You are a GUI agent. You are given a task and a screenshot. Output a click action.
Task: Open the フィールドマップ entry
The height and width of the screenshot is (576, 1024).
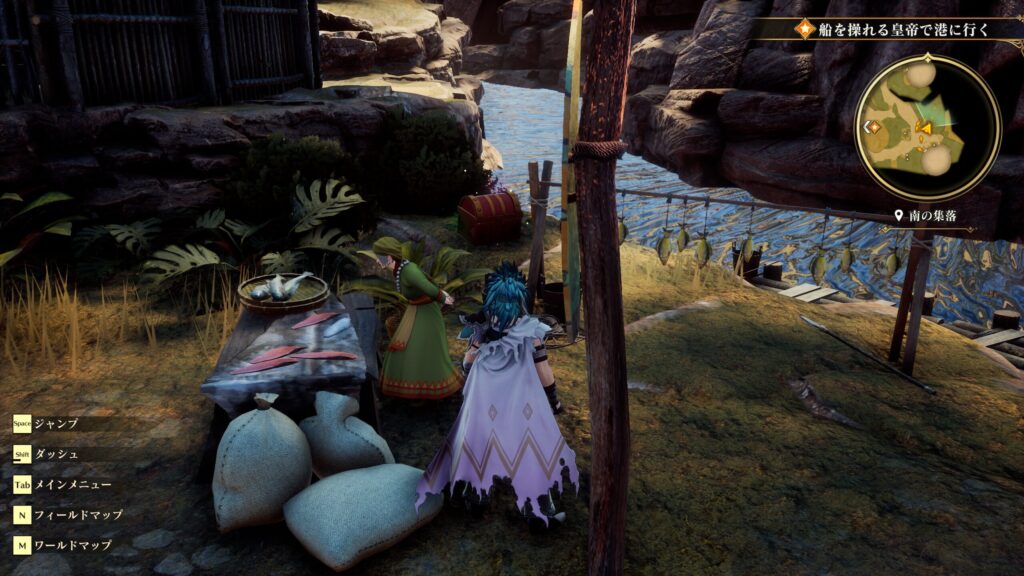click(78, 515)
